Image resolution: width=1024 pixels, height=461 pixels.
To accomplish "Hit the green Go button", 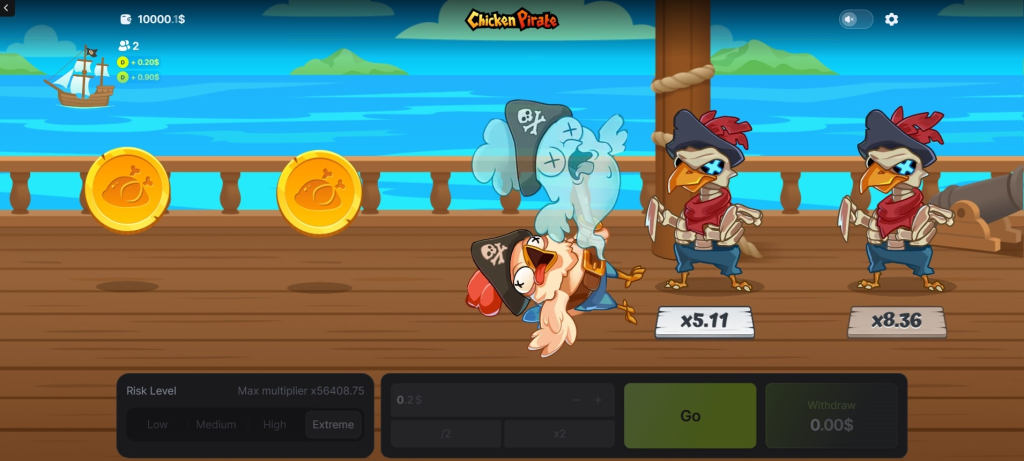I will click(x=690, y=415).
